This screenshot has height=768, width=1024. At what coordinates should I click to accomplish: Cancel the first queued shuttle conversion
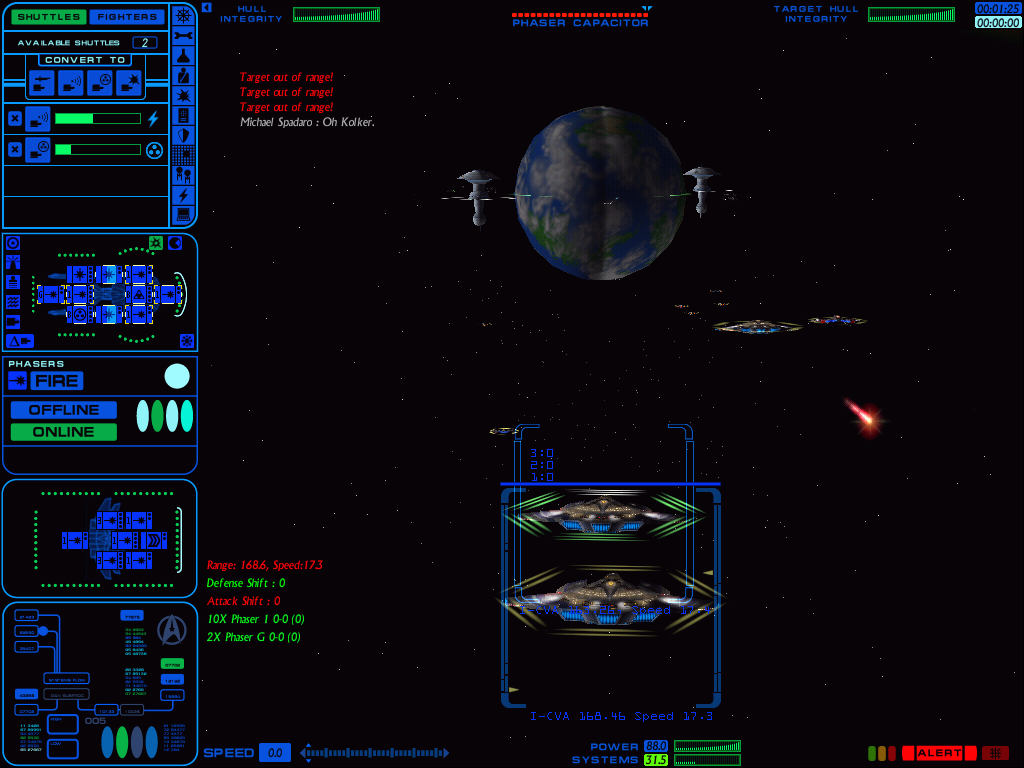click(x=14, y=119)
